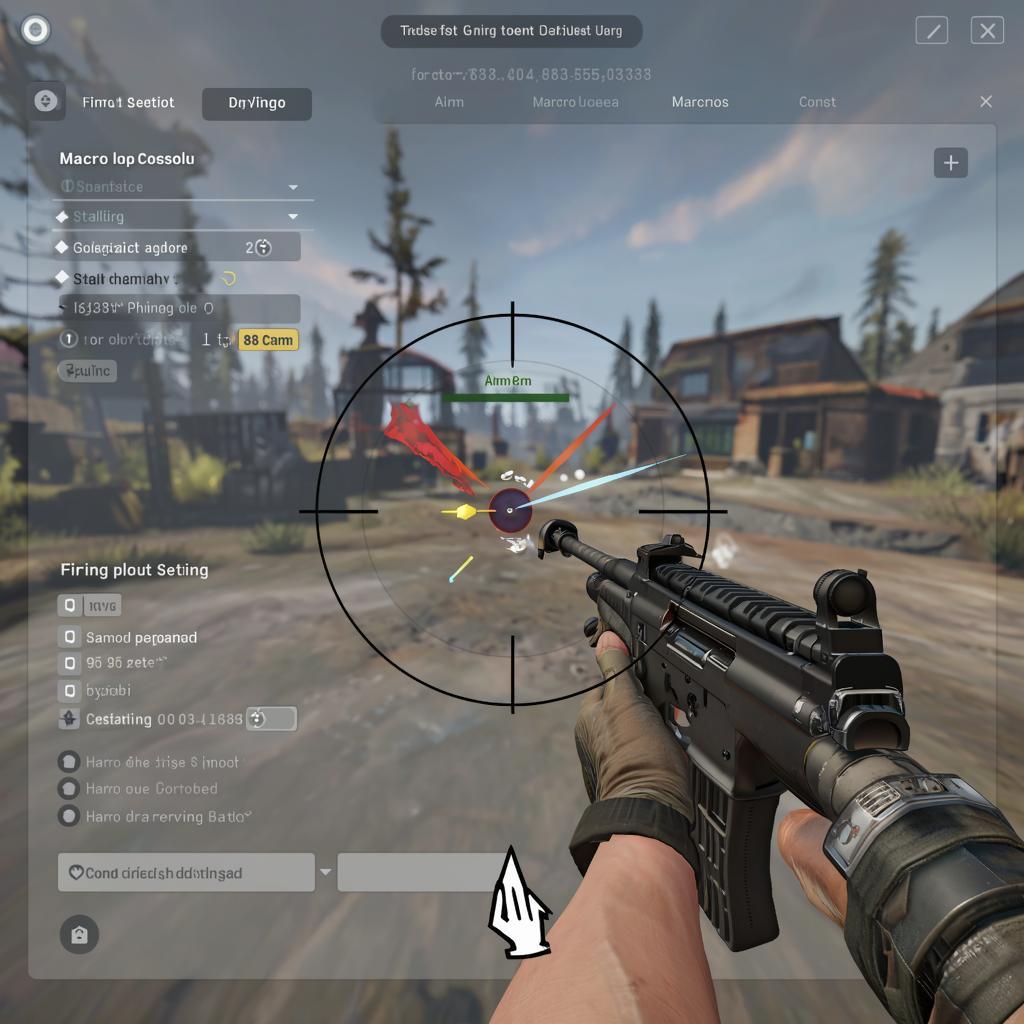Close the window with the top-right X
This screenshot has height=1024, width=1024.
tap(987, 31)
